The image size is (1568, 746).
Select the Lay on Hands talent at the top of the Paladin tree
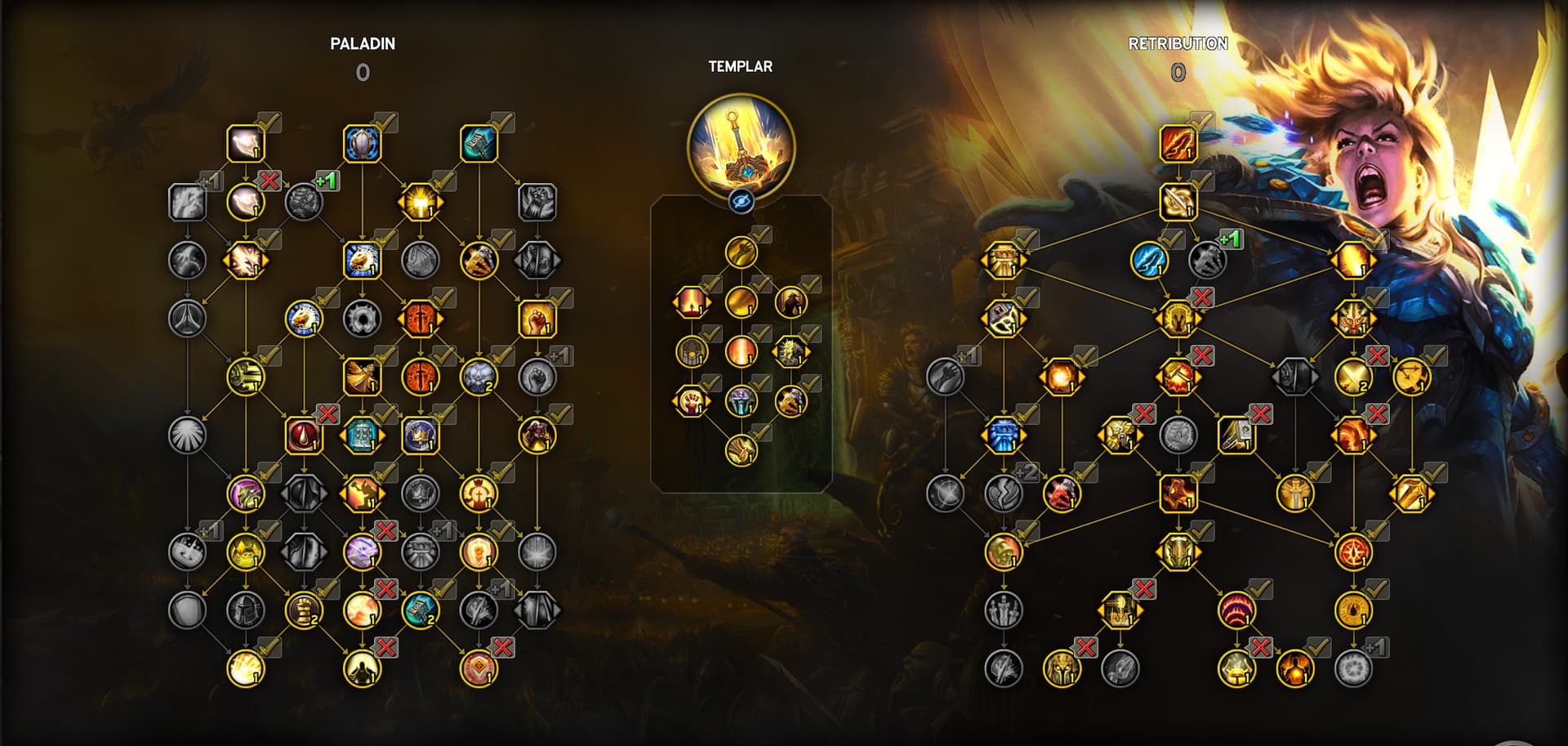point(246,144)
